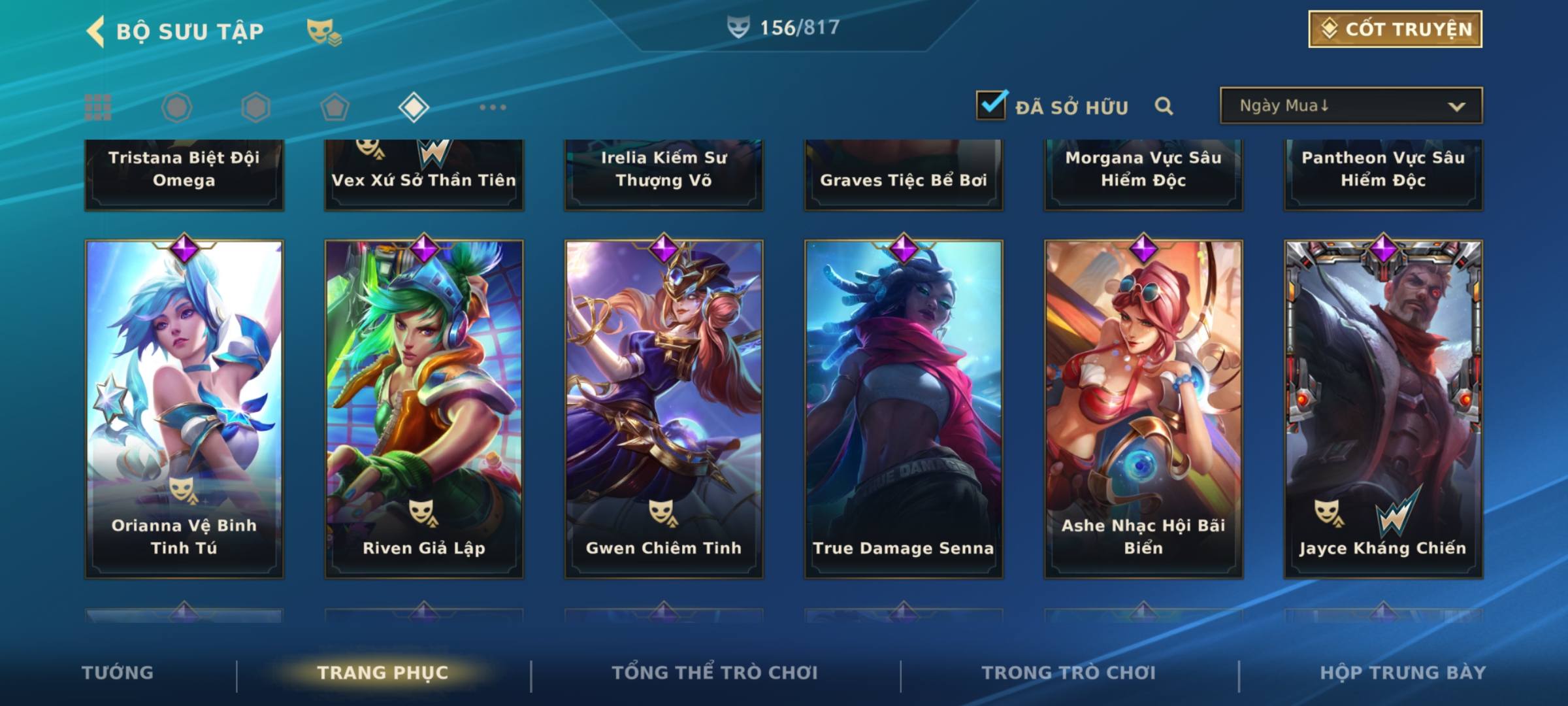
Task: Select Orianna Vệ Binh Tinh Tú skin
Action: tap(184, 409)
